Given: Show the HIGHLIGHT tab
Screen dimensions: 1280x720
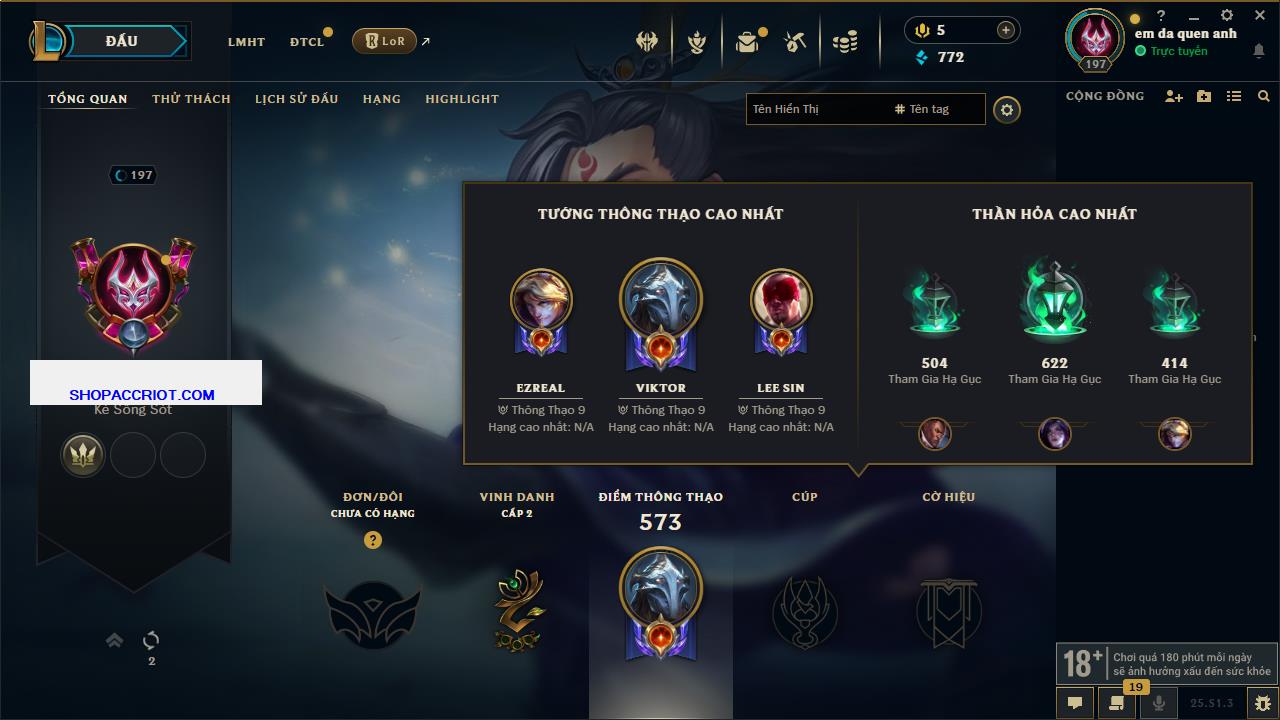Looking at the screenshot, I should click(461, 99).
